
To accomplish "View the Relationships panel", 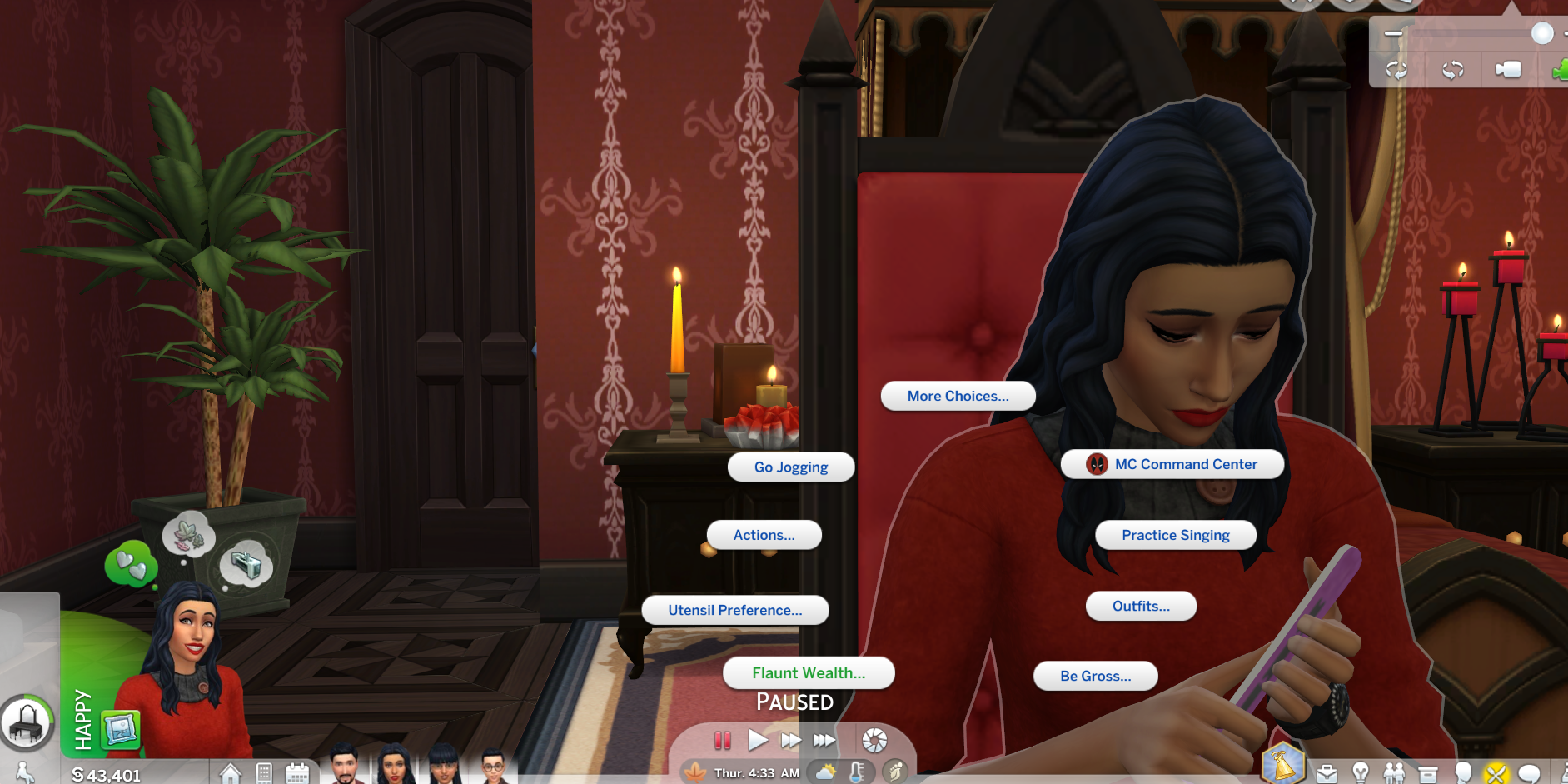I will pos(1395,773).
